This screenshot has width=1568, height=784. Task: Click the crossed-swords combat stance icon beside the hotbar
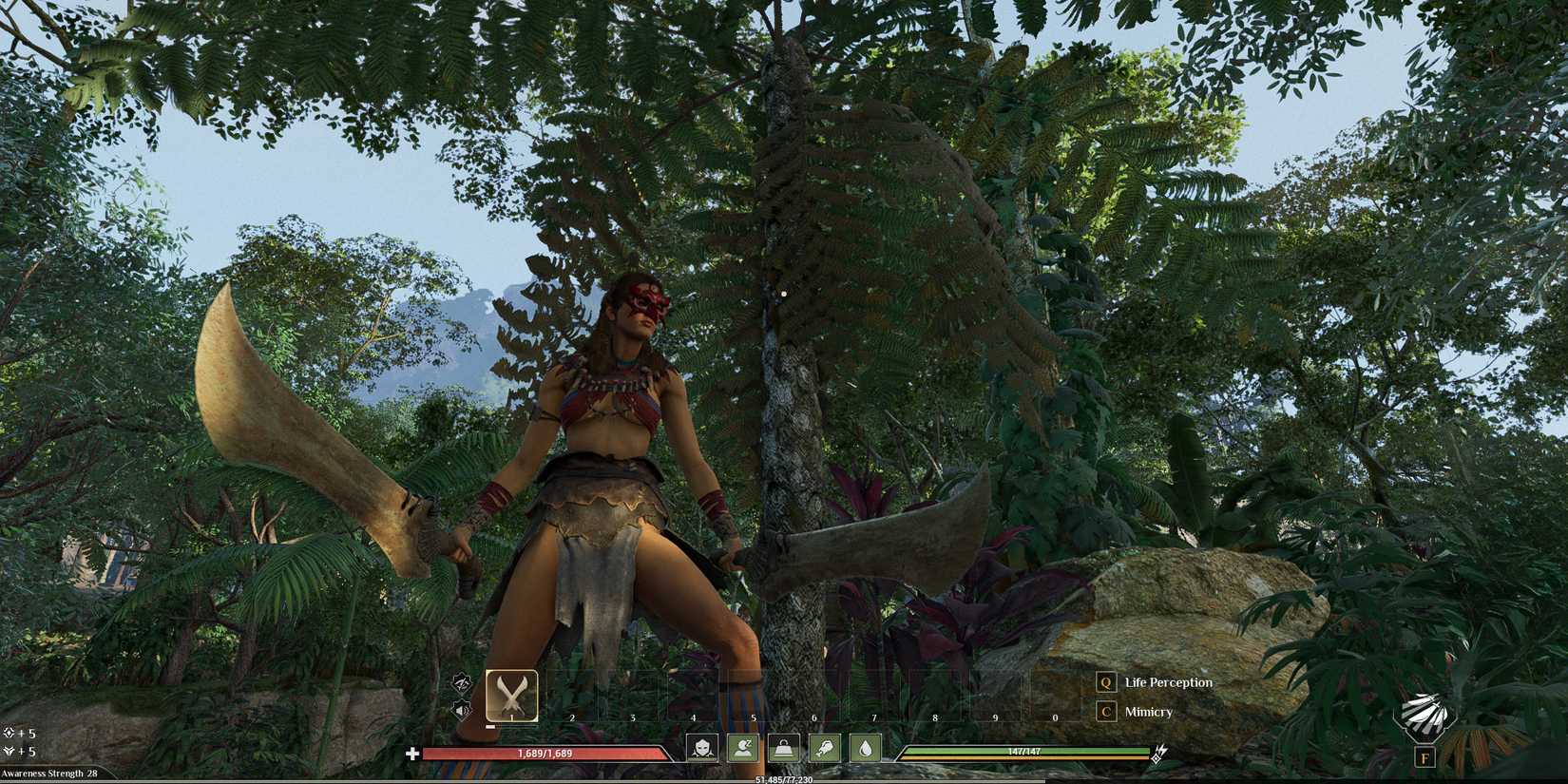[462, 684]
